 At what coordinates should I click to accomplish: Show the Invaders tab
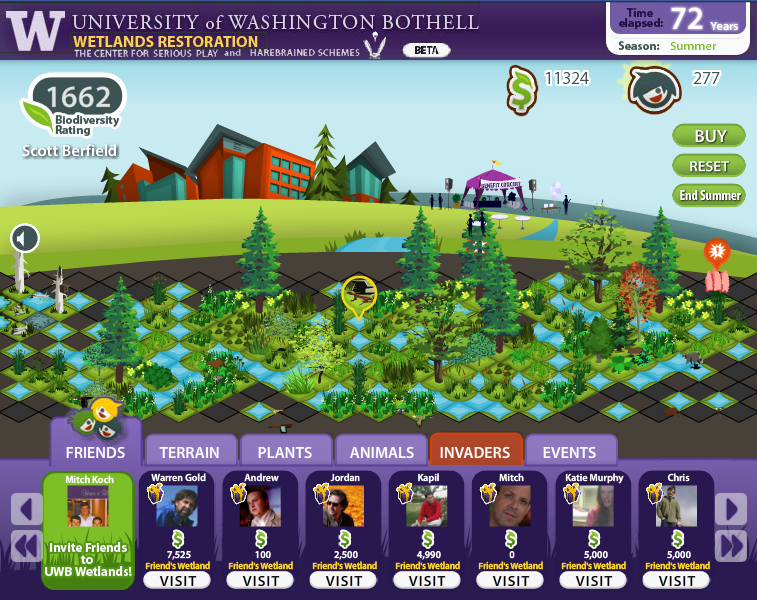click(476, 452)
